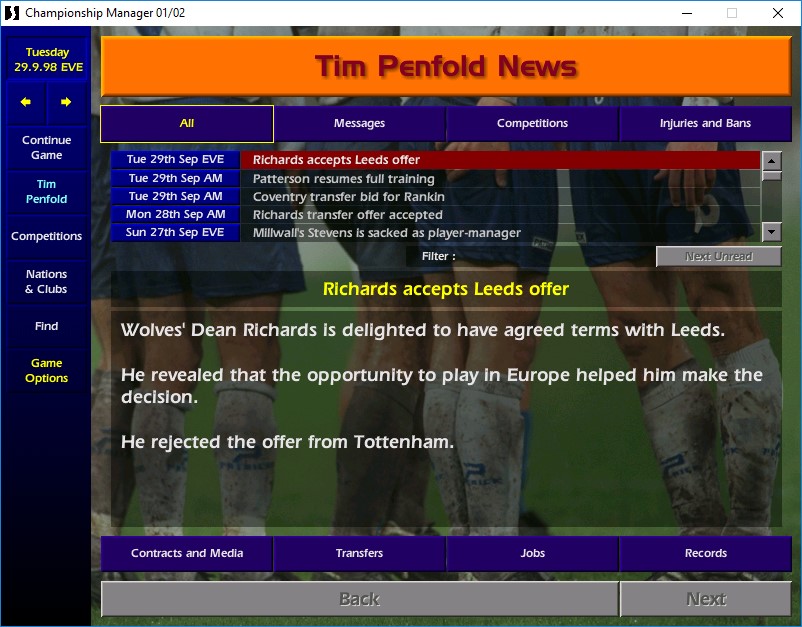The height and width of the screenshot is (627, 802).
Task: Click the left yellow arrow button
Action: tap(26, 102)
